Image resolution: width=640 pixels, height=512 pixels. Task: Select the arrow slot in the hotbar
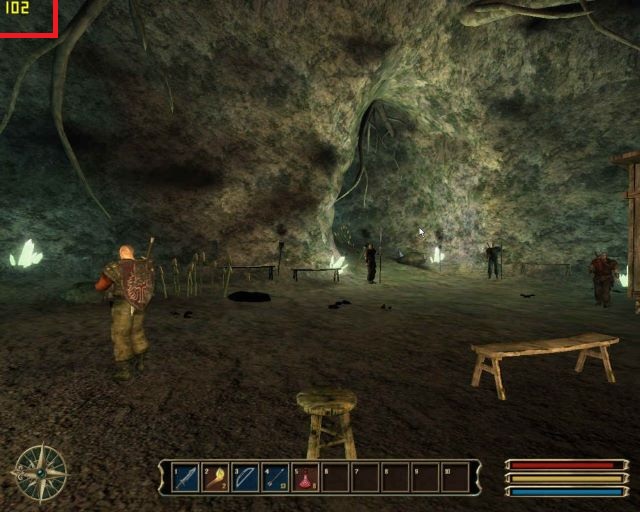click(276, 478)
